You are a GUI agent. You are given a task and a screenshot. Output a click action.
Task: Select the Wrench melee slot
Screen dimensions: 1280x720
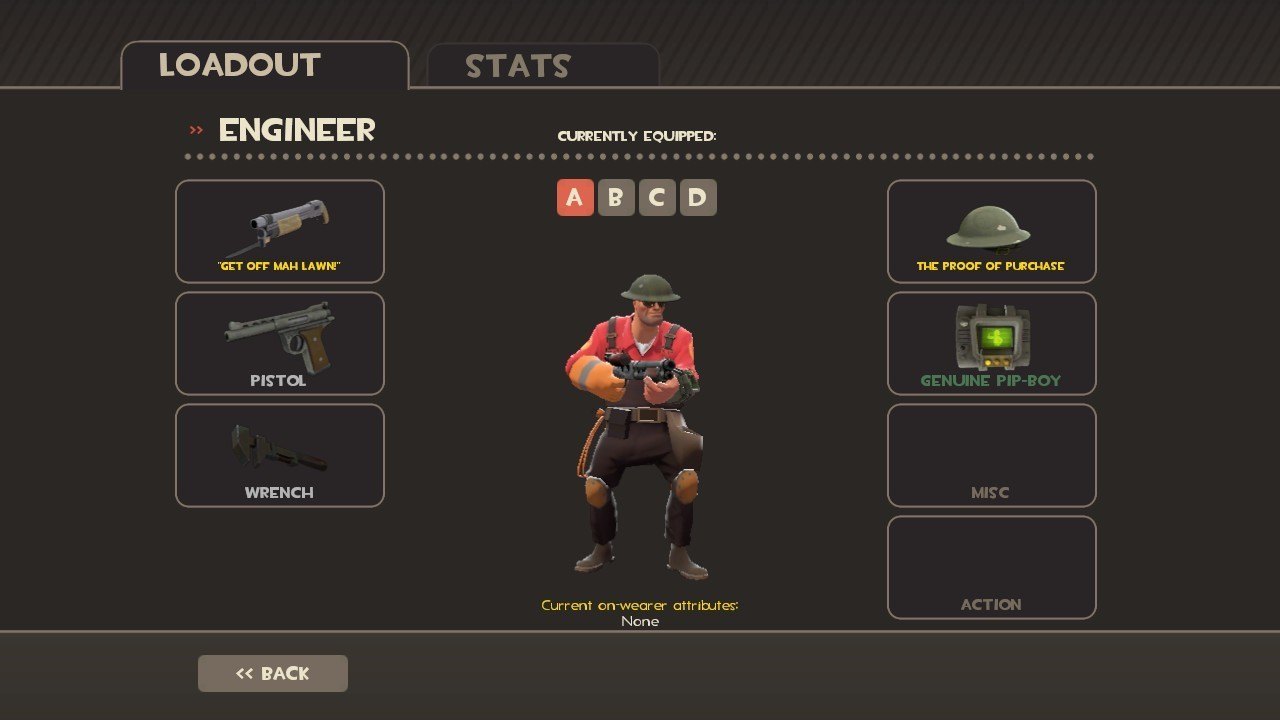280,455
